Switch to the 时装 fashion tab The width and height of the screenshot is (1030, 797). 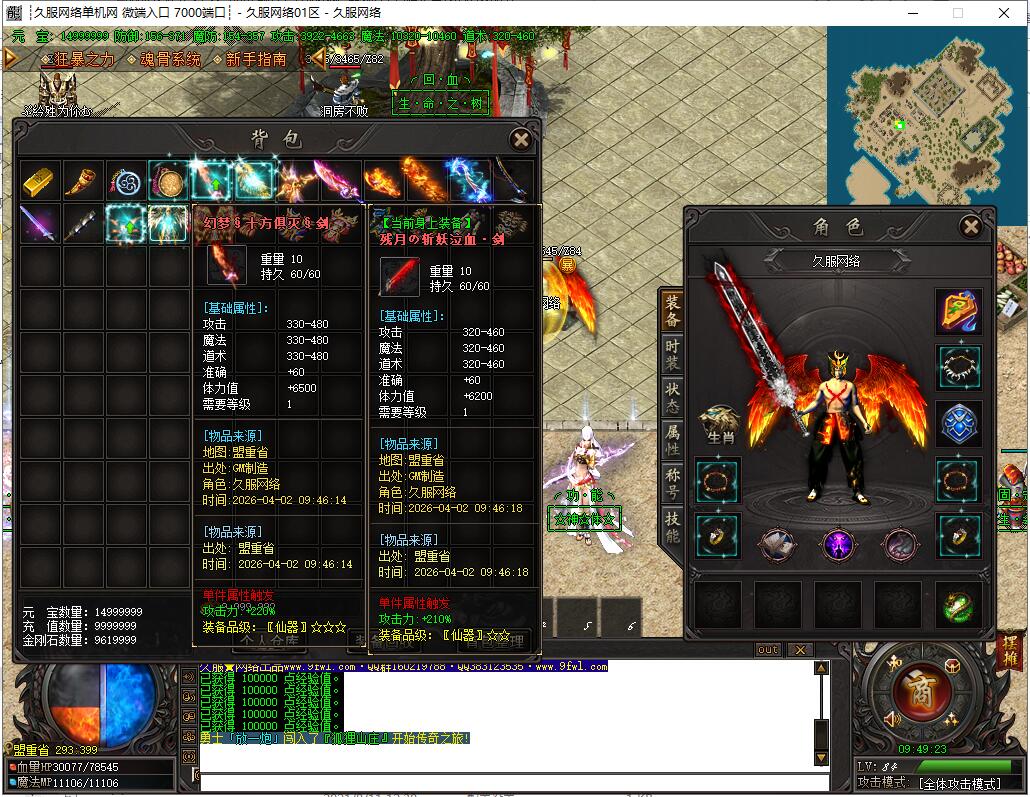tap(672, 355)
